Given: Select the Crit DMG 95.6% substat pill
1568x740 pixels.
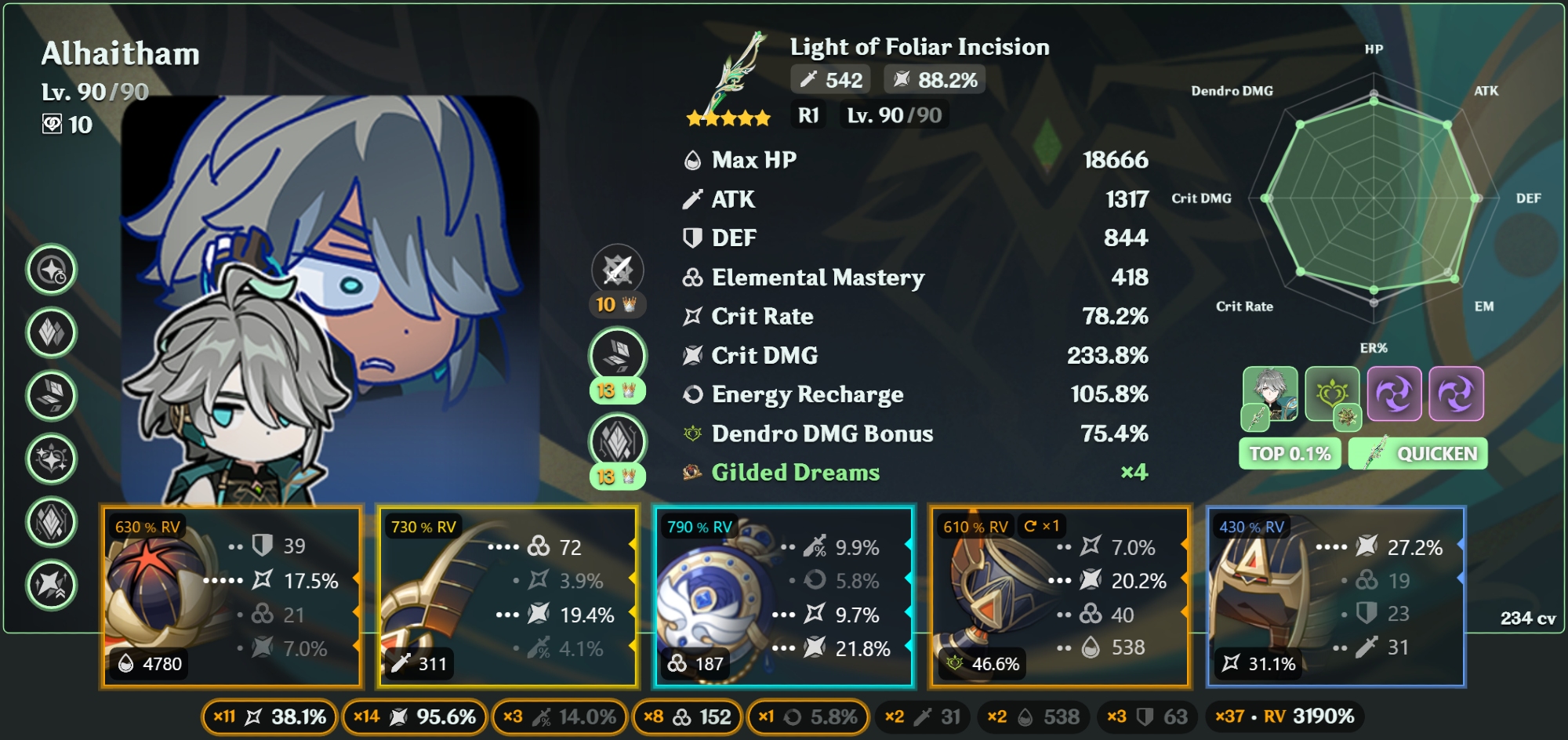Looking at the screenshot, I should [414, 717].
